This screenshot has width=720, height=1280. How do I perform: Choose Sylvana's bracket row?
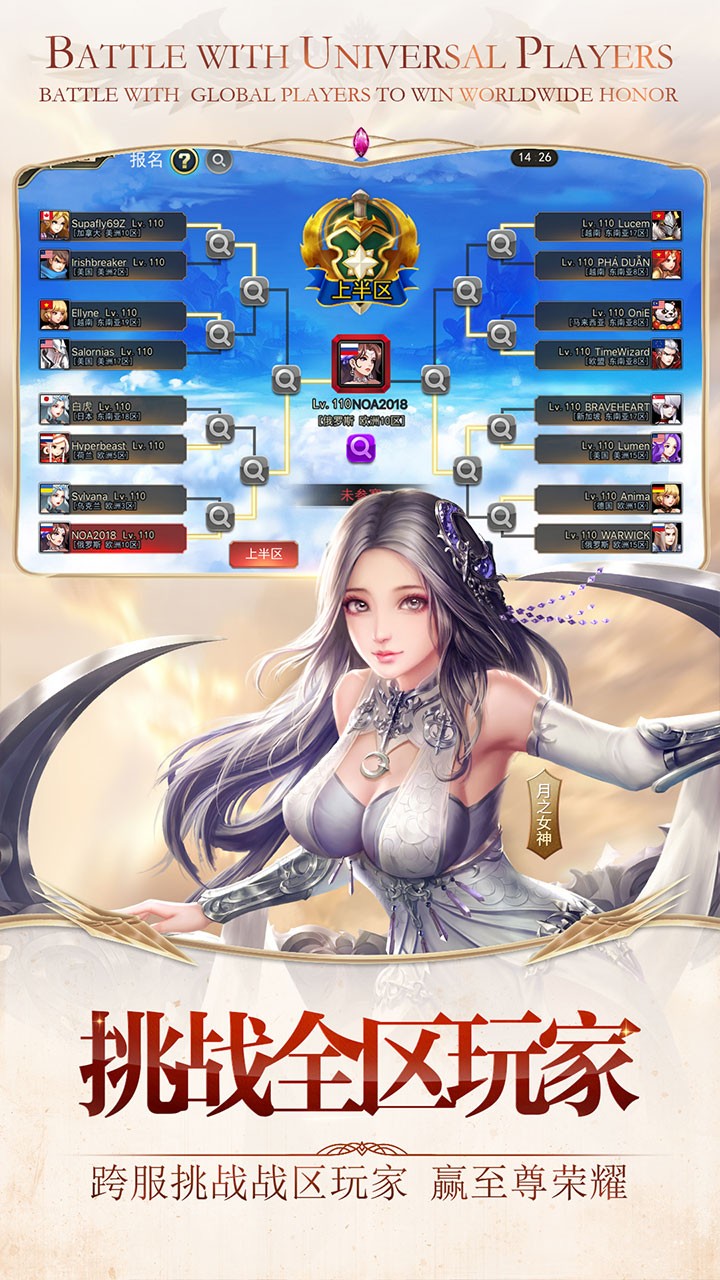point(113,499)
